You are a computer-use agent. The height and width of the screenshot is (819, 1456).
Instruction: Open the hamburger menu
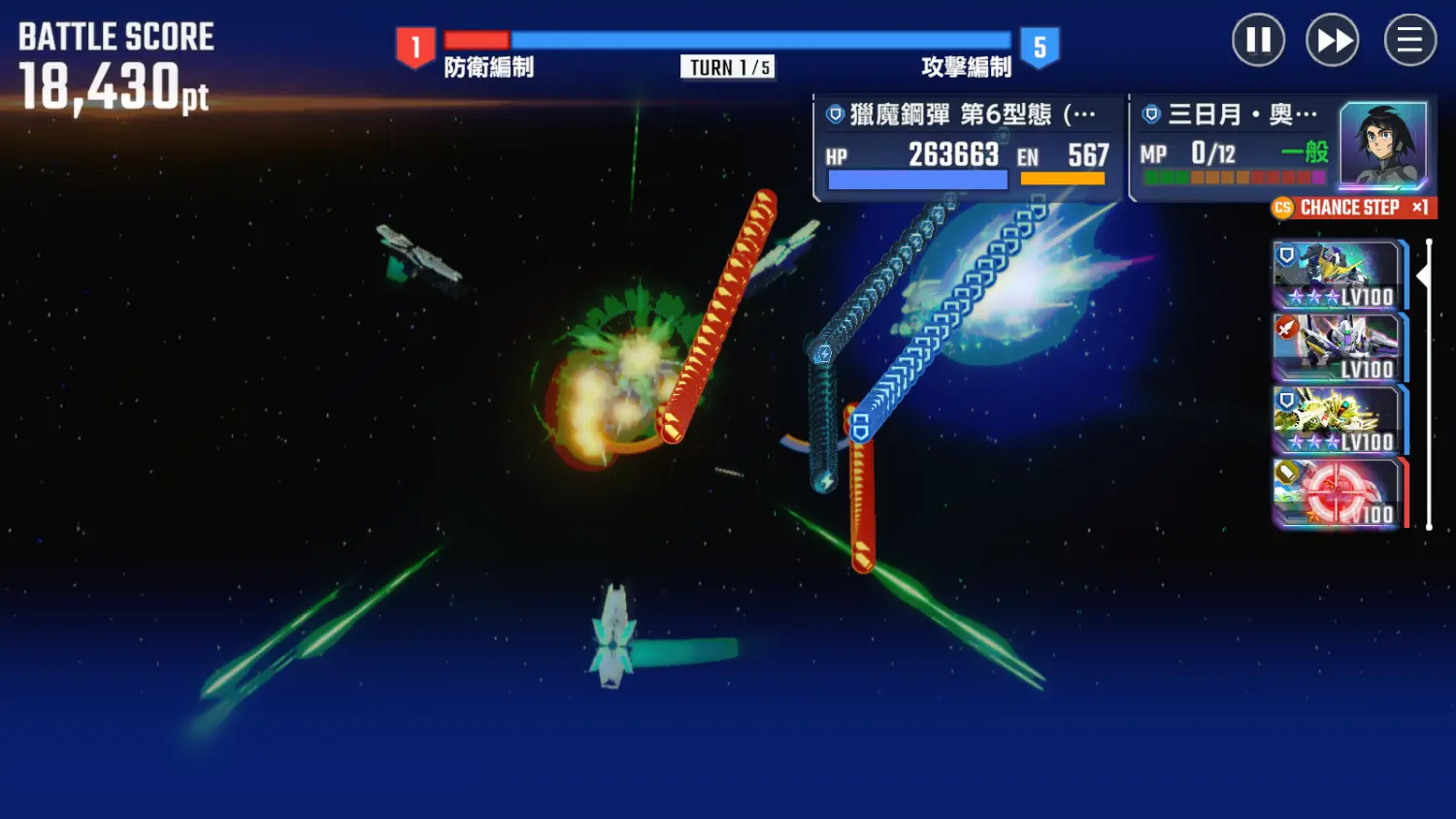point(1409,41)
